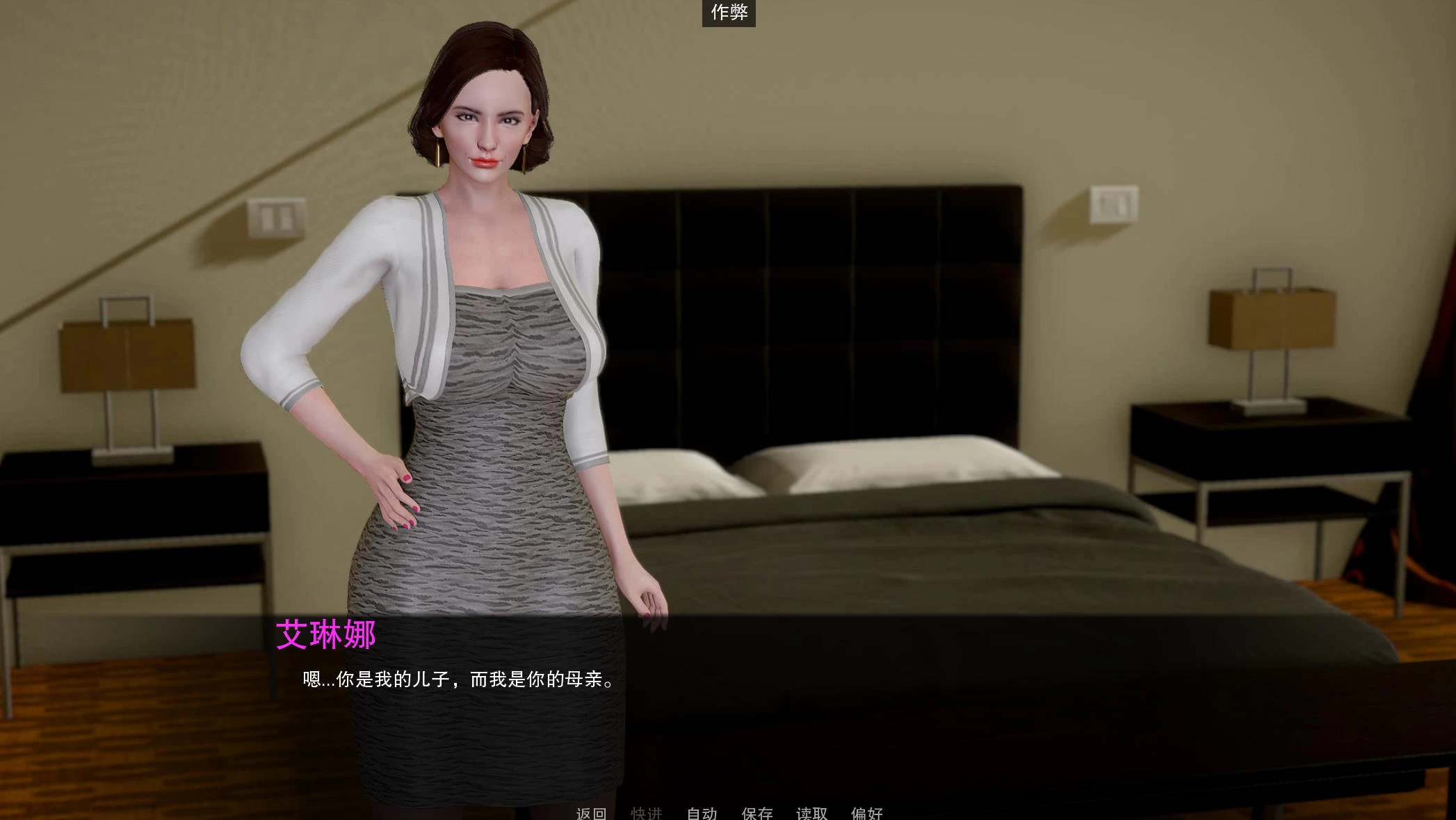This screenshot has height=820, width=1456.
Task: Disable auto mode by clicking 自动 again
Action: tap(702, 812)
